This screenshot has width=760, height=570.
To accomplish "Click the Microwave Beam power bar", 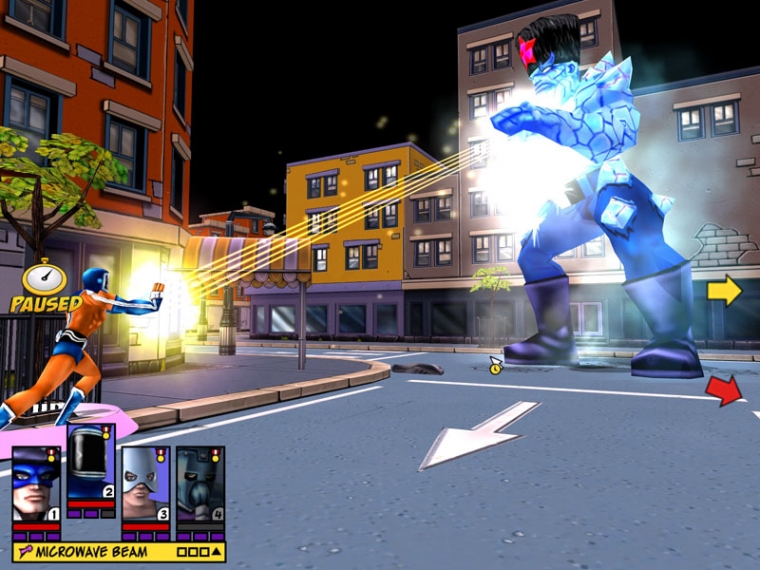I will (x=118, y=552).
